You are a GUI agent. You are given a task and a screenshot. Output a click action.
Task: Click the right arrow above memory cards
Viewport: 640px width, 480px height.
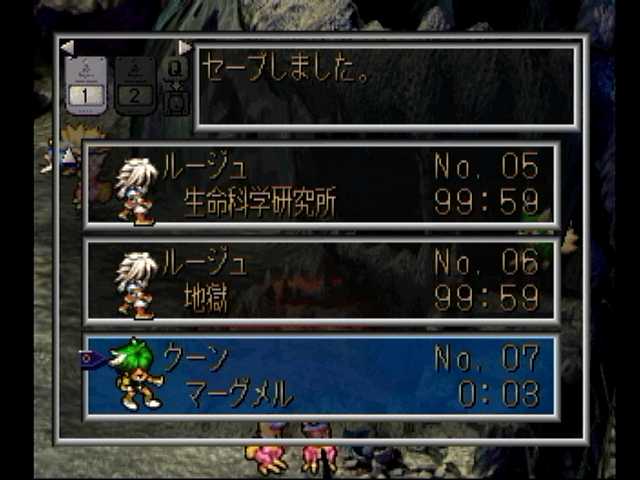(x=184, y=47)
